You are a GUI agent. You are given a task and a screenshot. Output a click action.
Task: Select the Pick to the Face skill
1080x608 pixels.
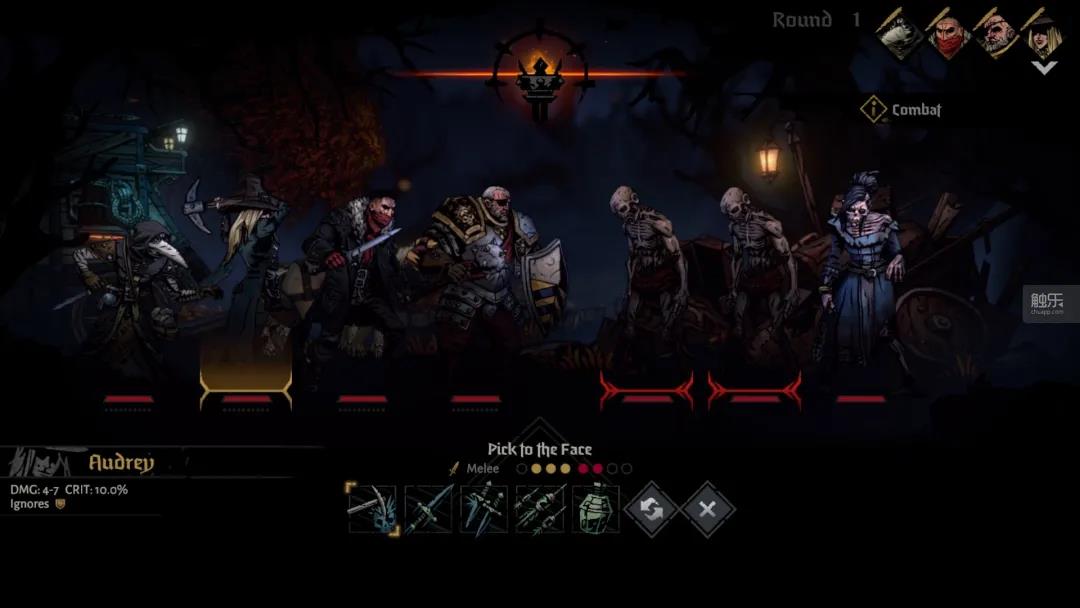coord(372,509)
